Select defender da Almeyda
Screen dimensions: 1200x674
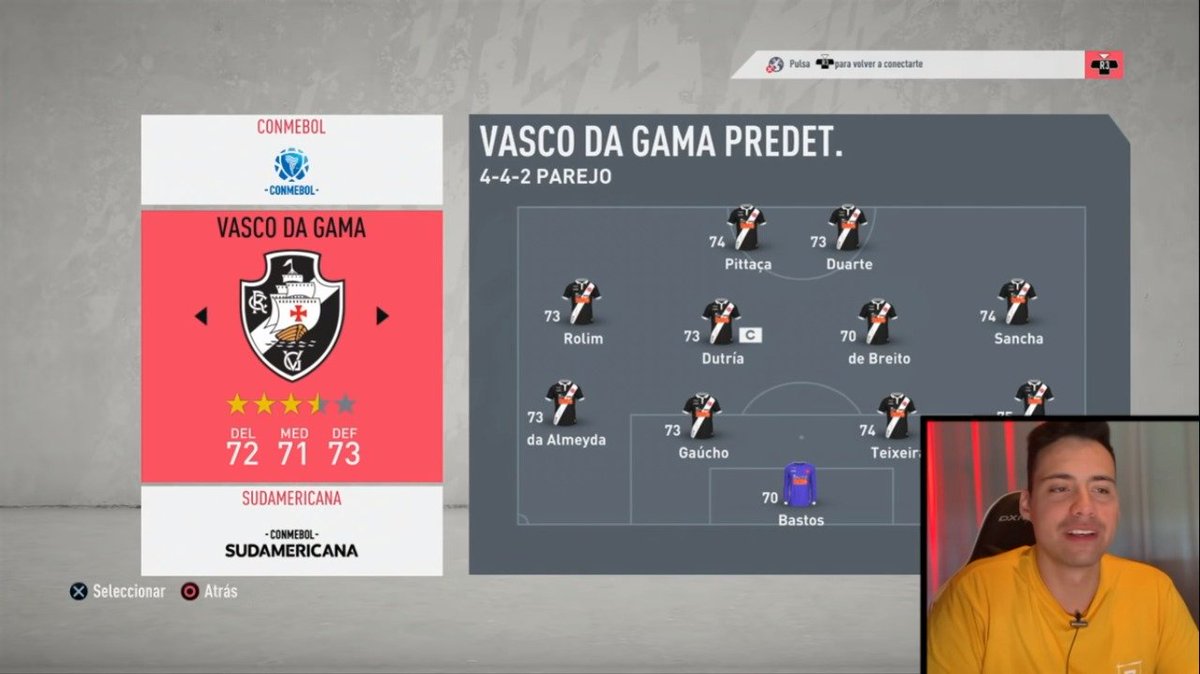[565, 403]
